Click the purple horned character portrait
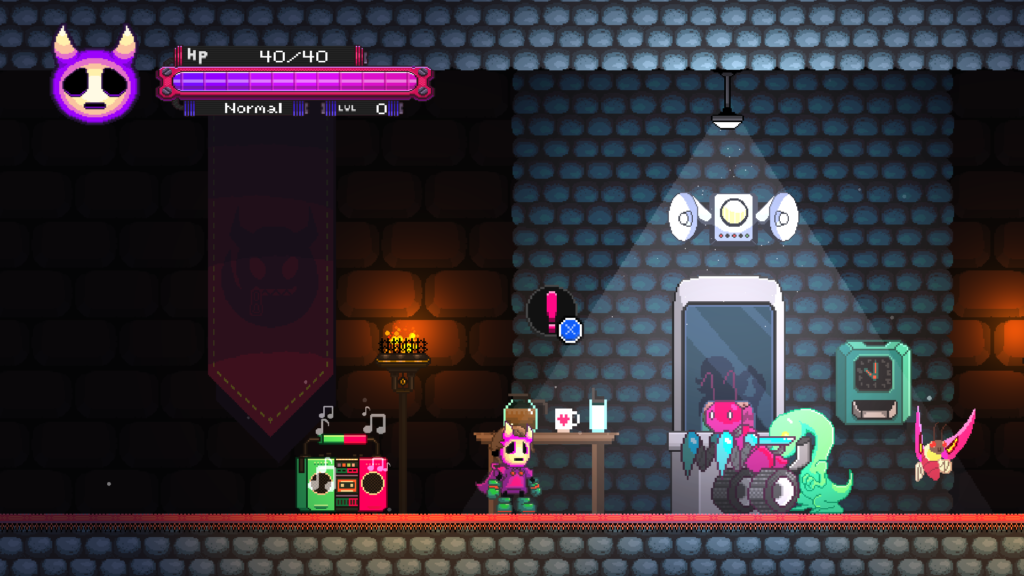 tap(94, 79)
